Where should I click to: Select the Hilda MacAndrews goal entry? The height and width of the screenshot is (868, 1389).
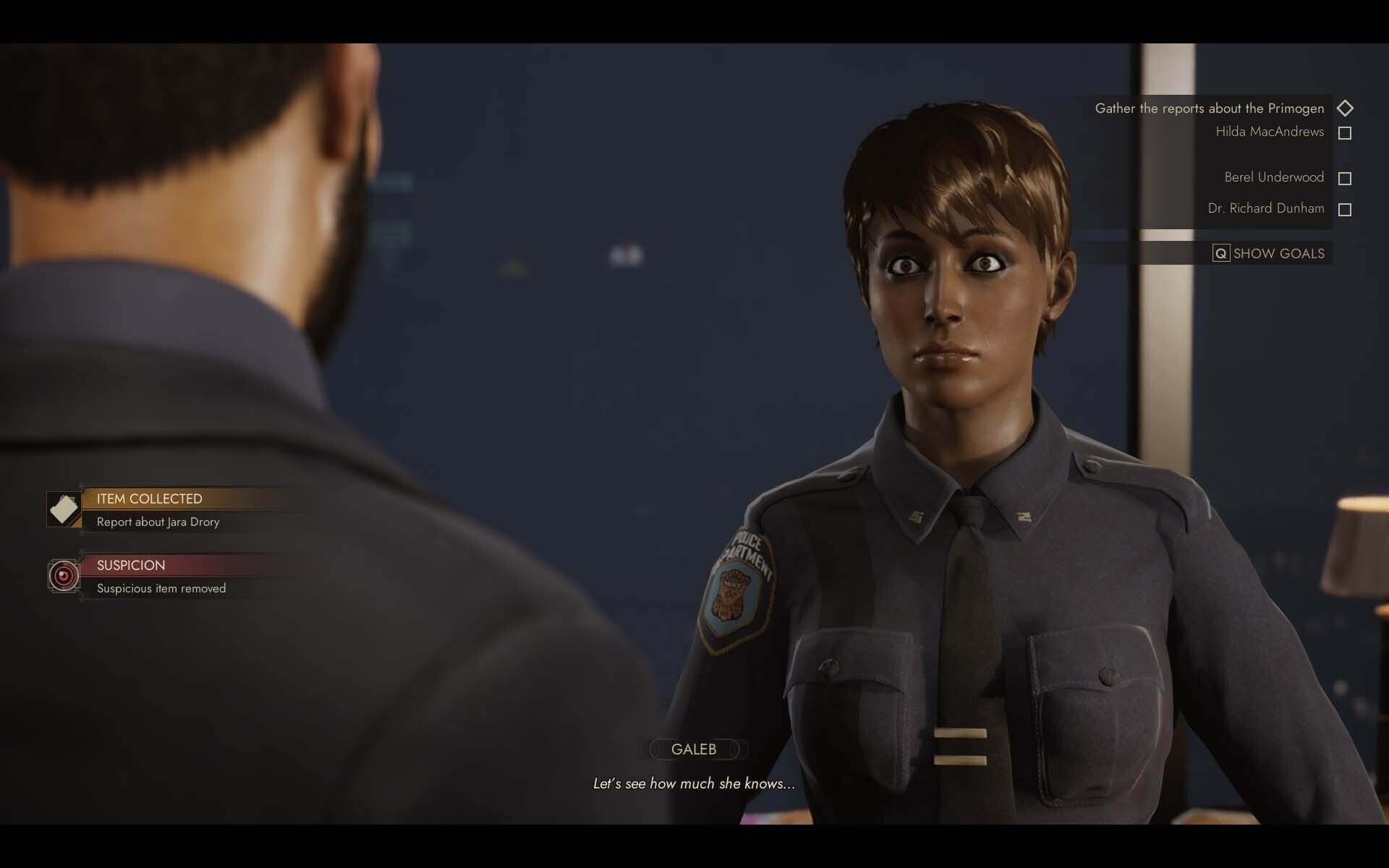pyautogui.click(x=1270, y=132)
